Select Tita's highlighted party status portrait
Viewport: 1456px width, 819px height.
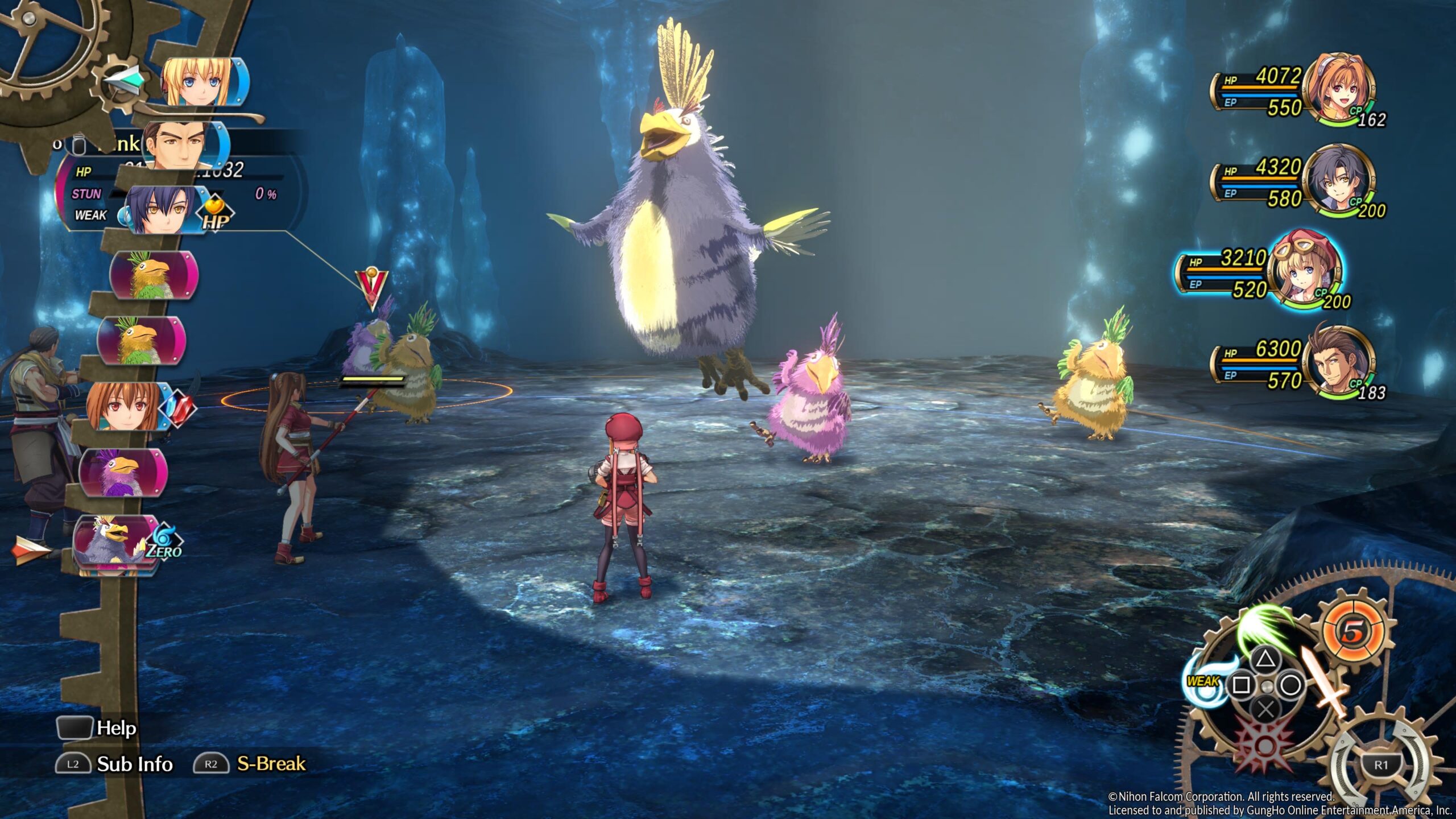click(x=1306, y=273)
